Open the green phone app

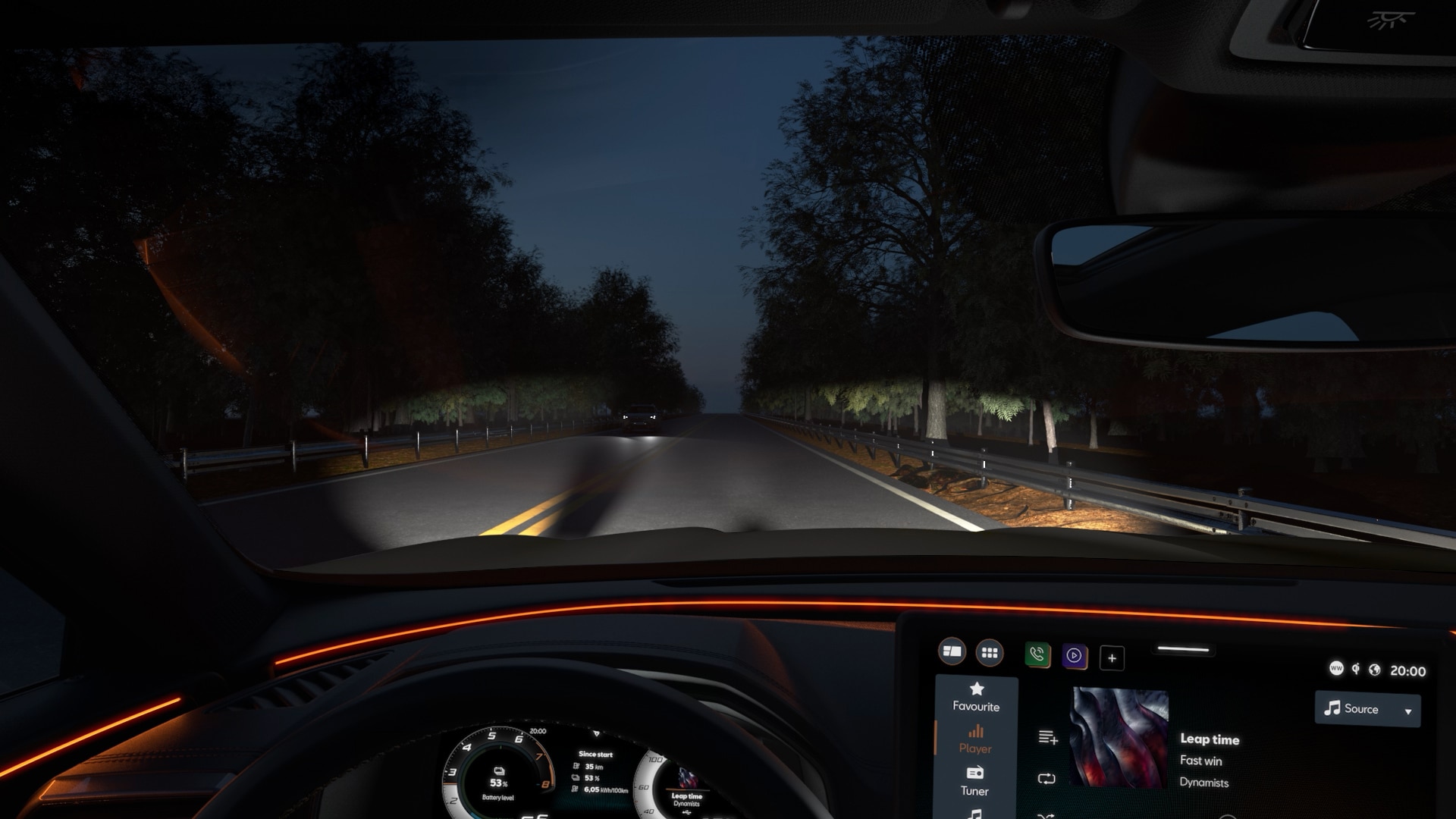click(1037, 654)
